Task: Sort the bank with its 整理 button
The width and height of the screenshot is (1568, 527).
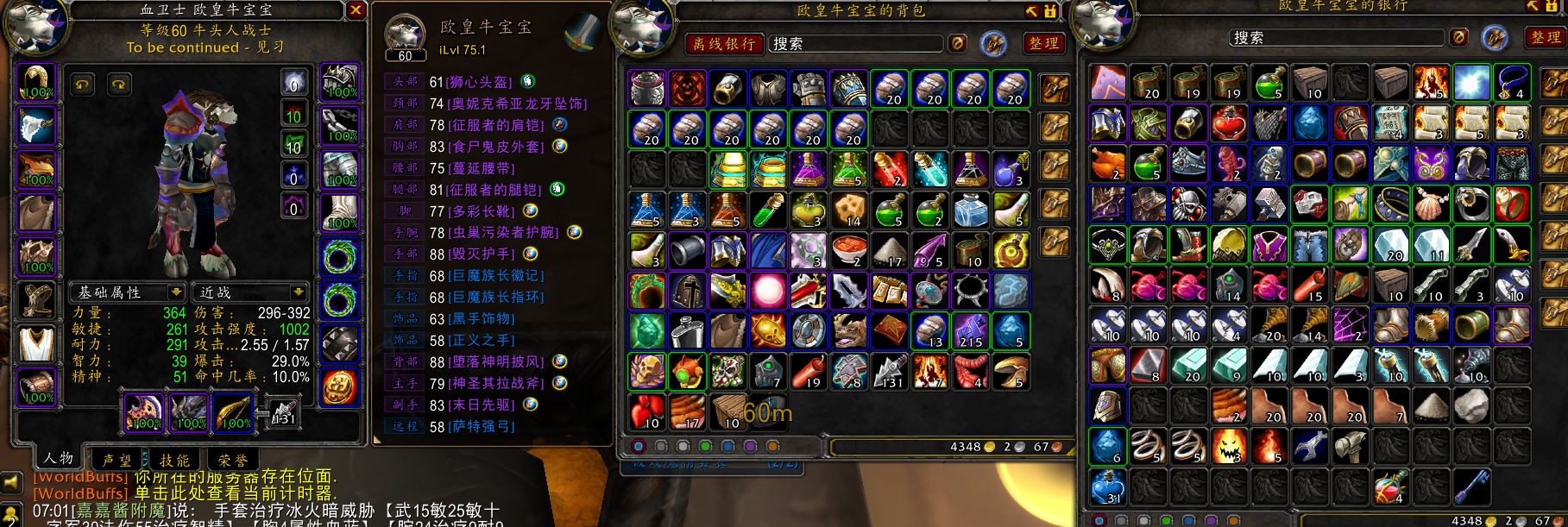Action: click(1545, 38)
